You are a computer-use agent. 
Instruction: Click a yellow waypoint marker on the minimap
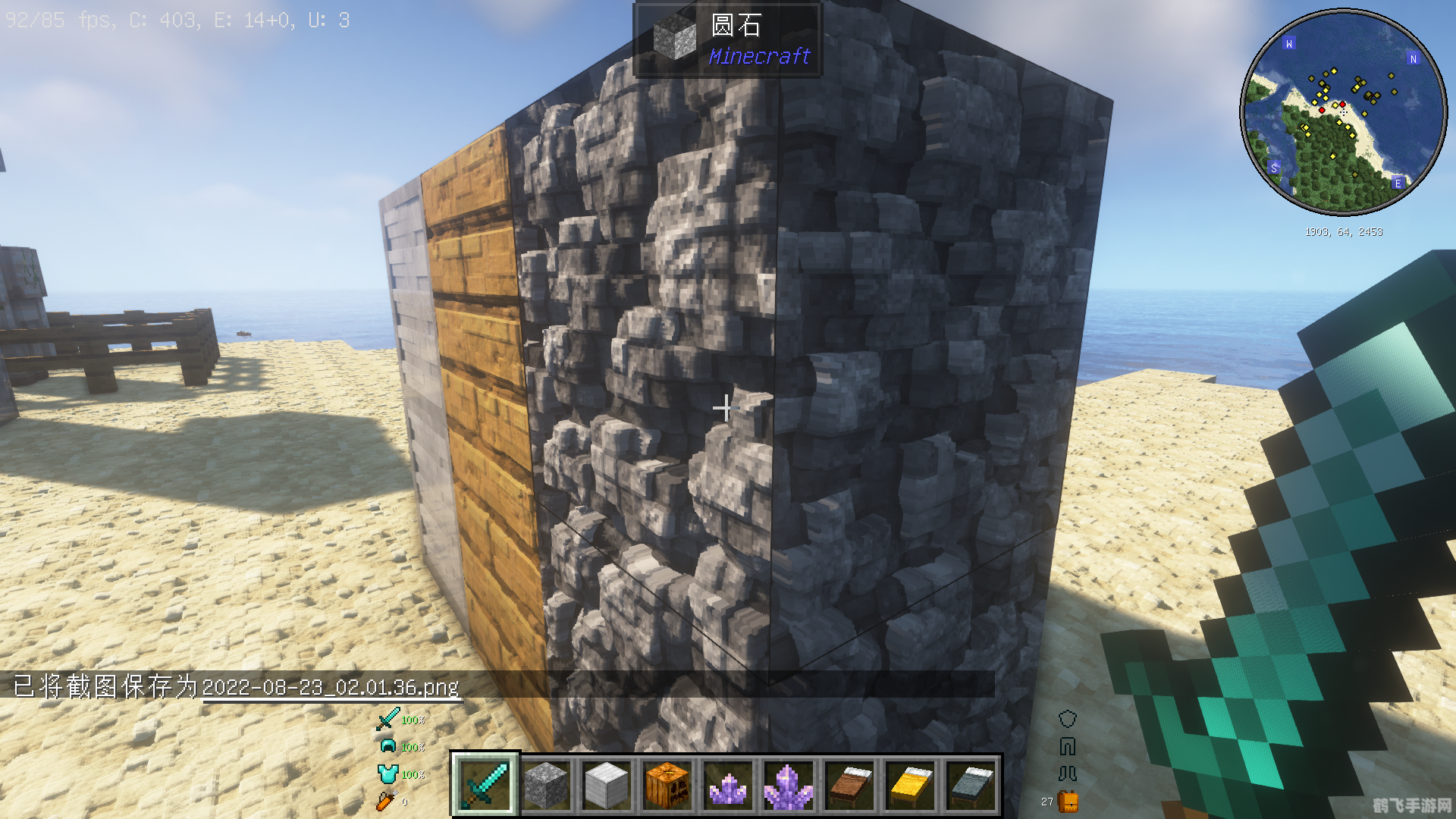tap(1333, 71)
